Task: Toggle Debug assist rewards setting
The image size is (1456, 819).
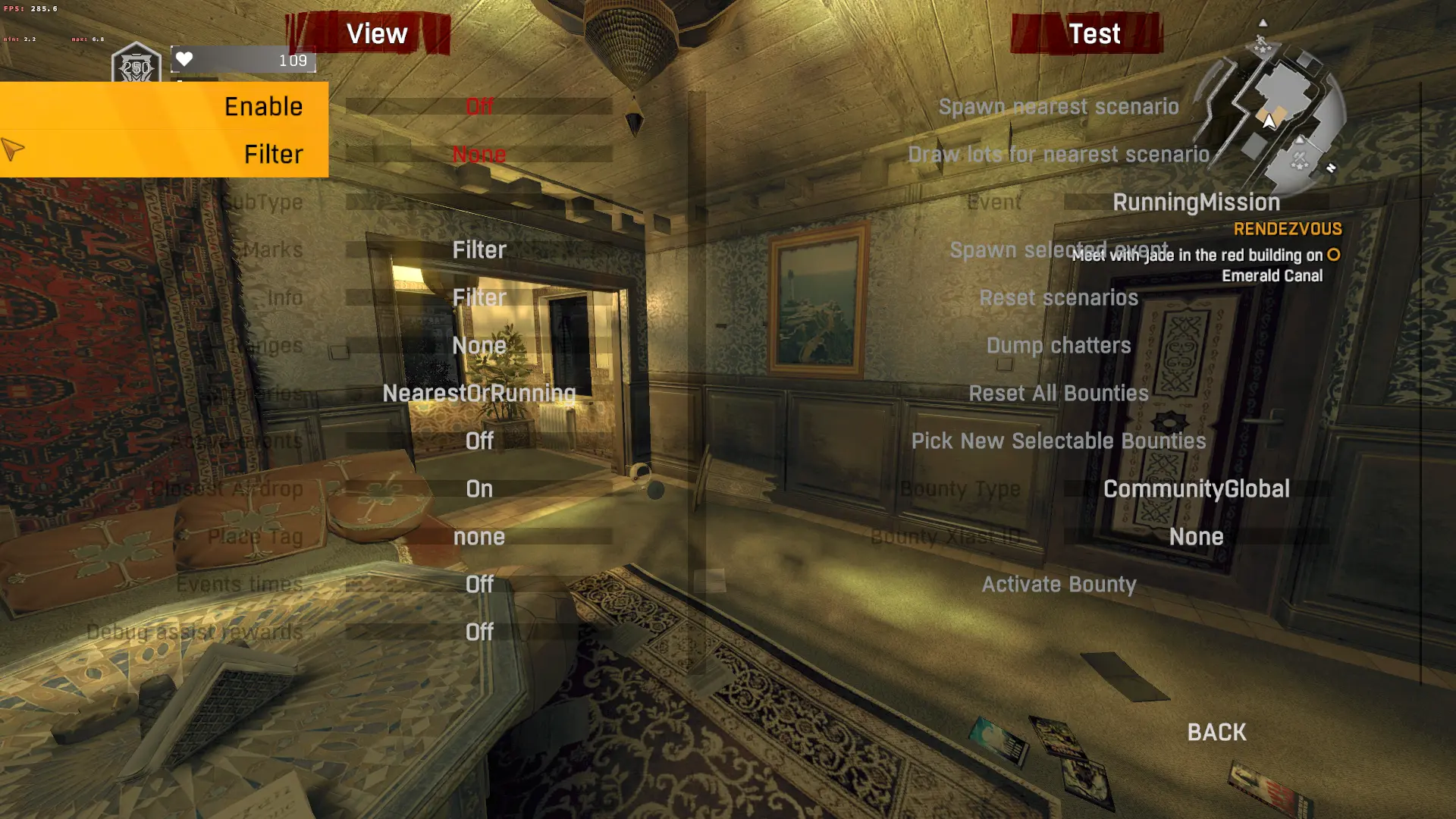Action: (x=479, y=632)
